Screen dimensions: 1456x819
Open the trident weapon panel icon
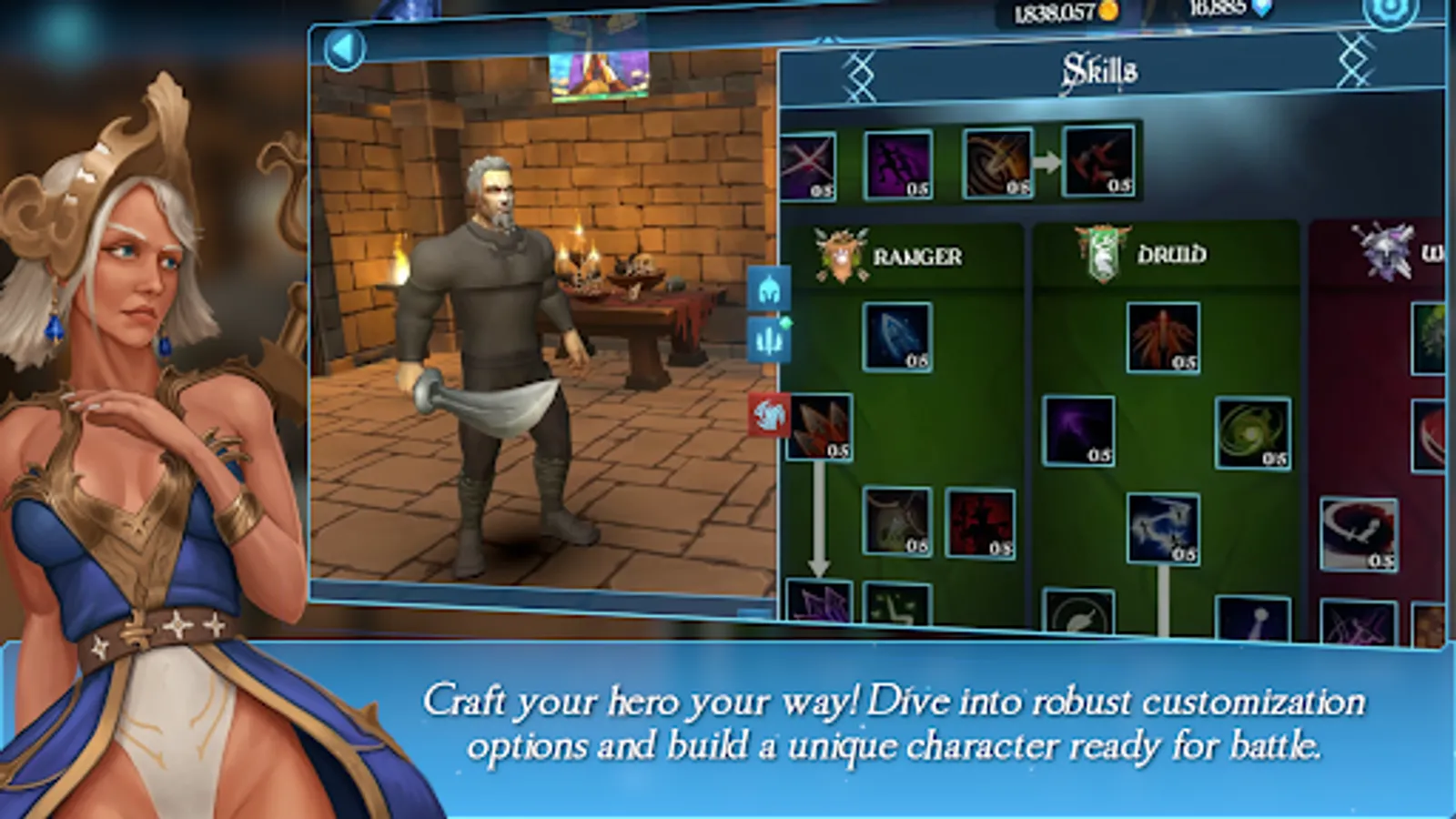click(769, 339)
